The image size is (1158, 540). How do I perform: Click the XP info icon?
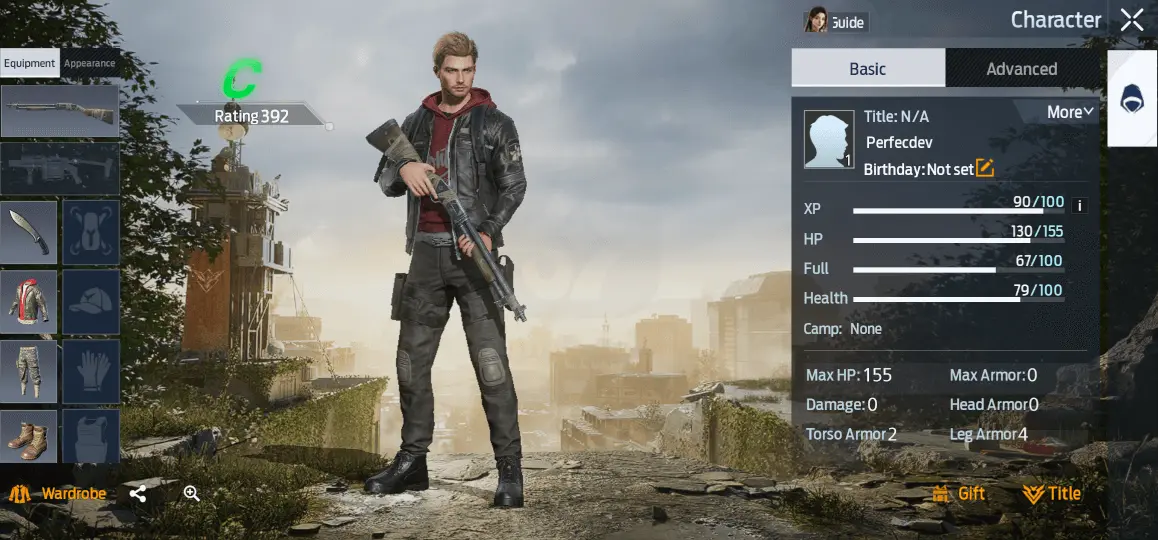(1079, 206)
